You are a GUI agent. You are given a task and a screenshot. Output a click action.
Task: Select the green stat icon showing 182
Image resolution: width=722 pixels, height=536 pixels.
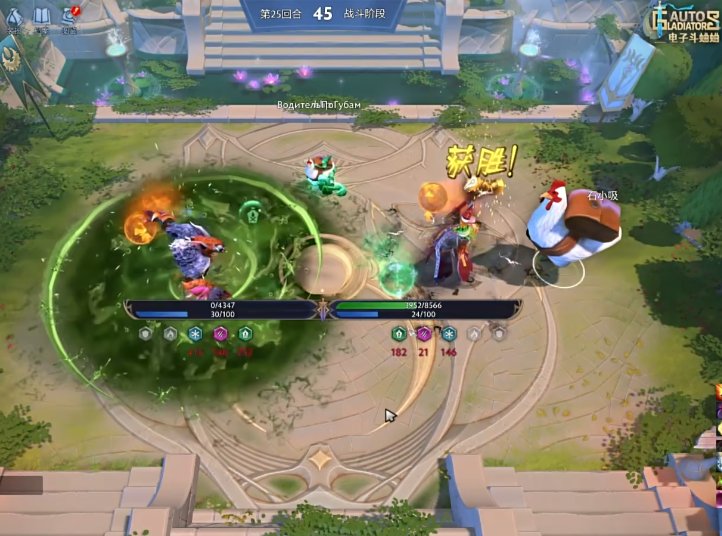click(400, 333)
